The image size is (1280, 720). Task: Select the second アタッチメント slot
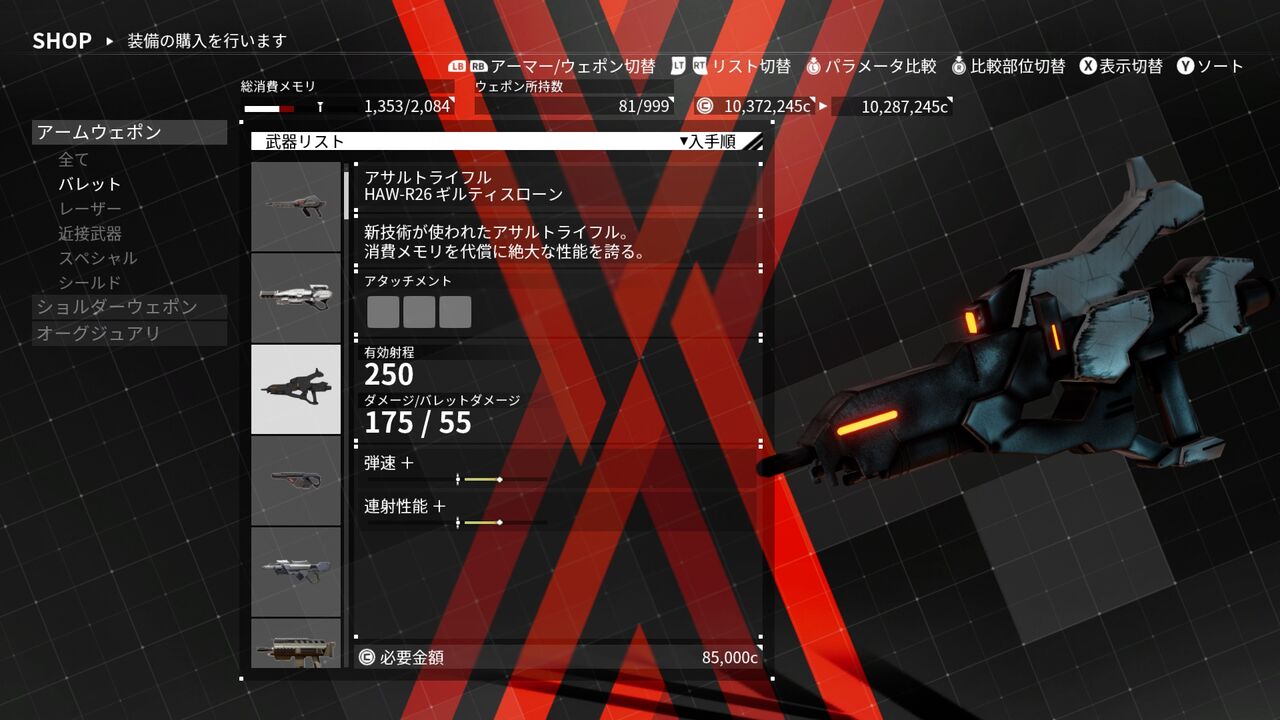419,312
